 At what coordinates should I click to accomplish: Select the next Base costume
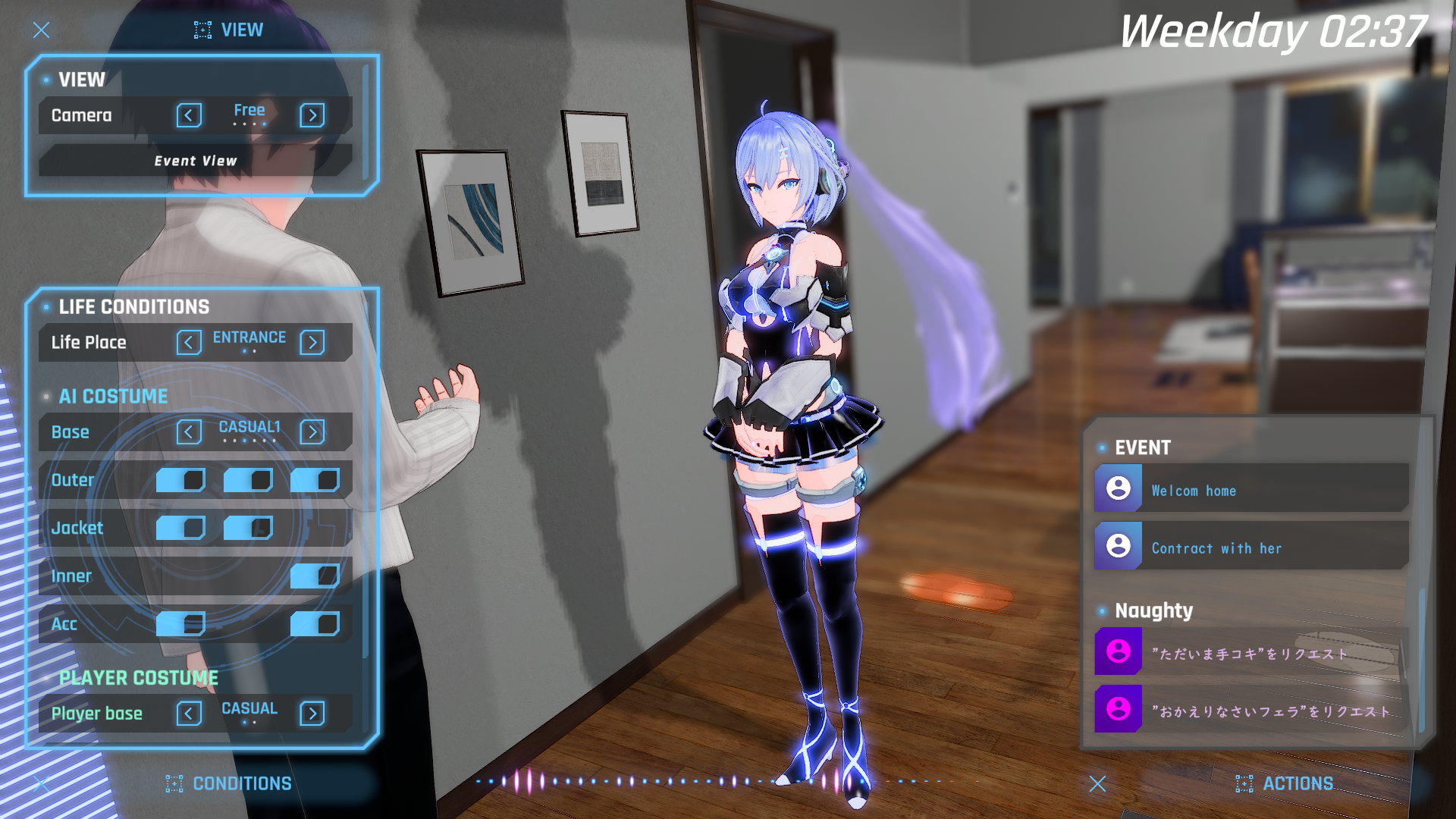click(312, 432)
